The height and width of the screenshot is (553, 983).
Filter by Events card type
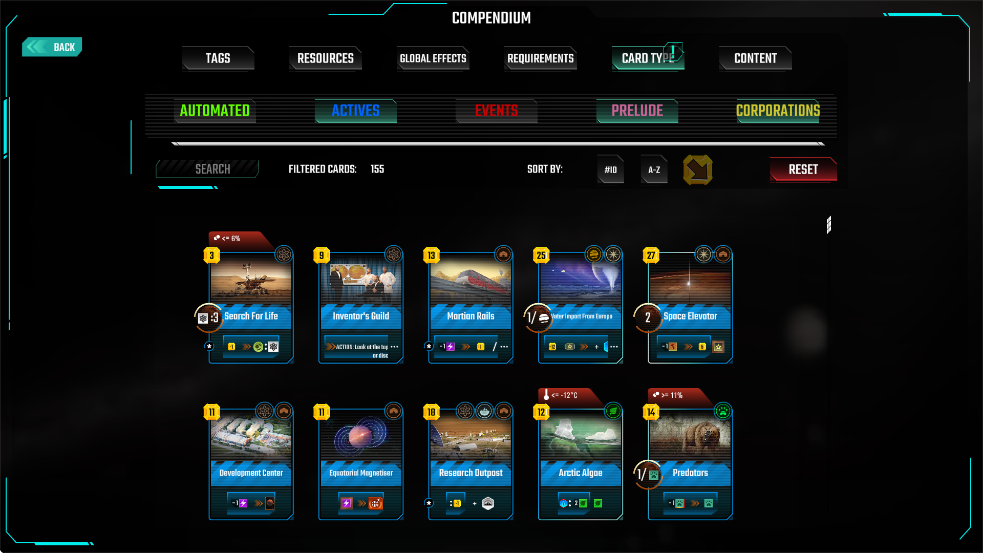[x=496, y=111]
